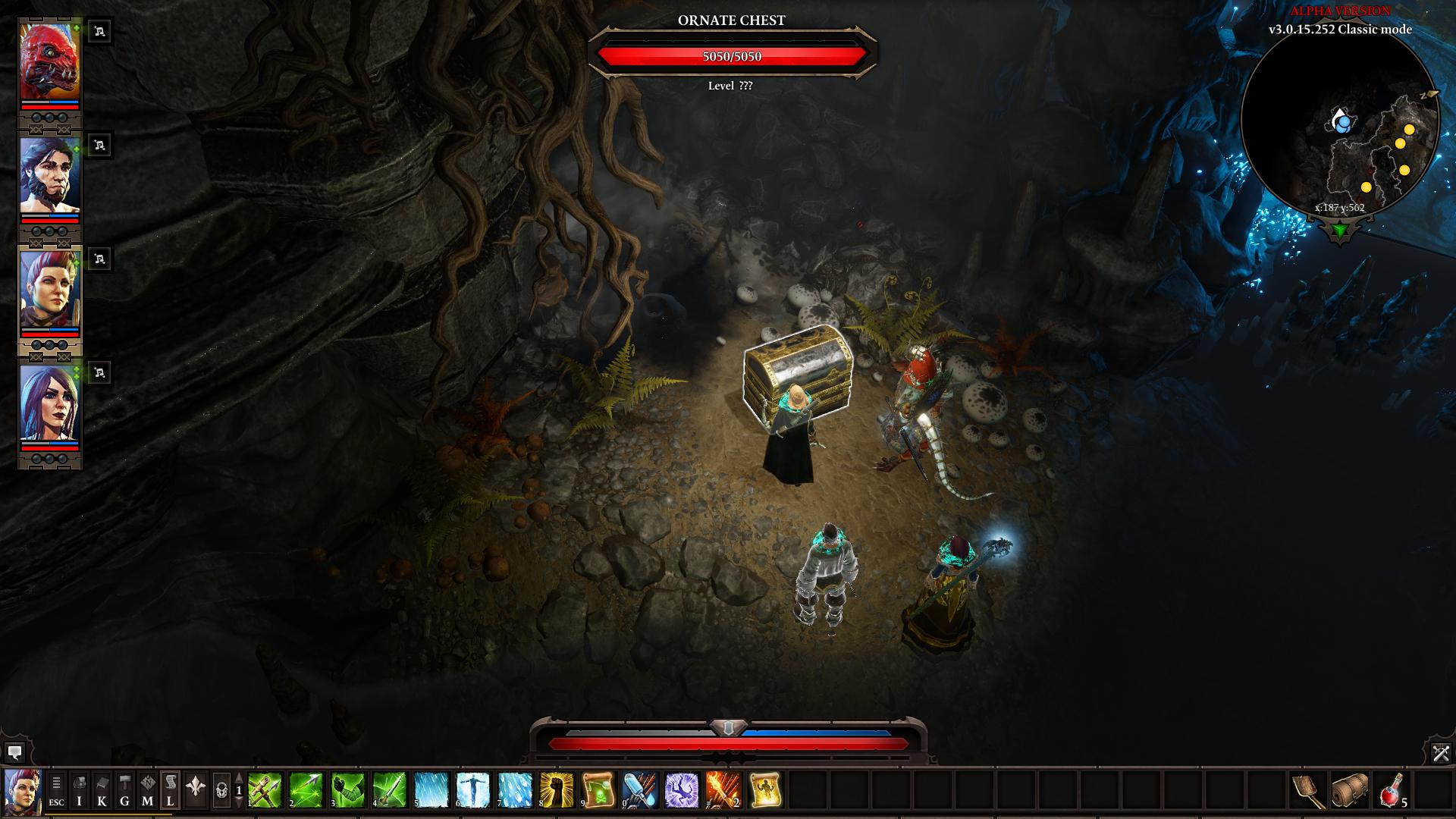
Task: Select the bearded man party portrait
Action: click(49, 176)
